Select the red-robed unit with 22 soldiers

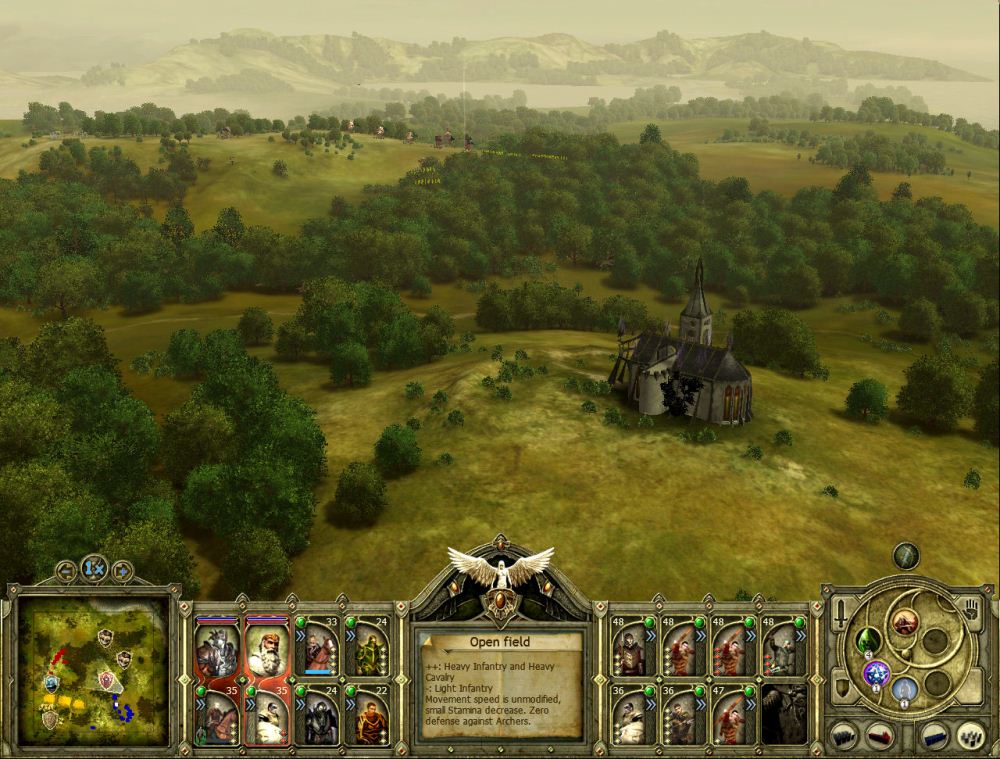367,716
